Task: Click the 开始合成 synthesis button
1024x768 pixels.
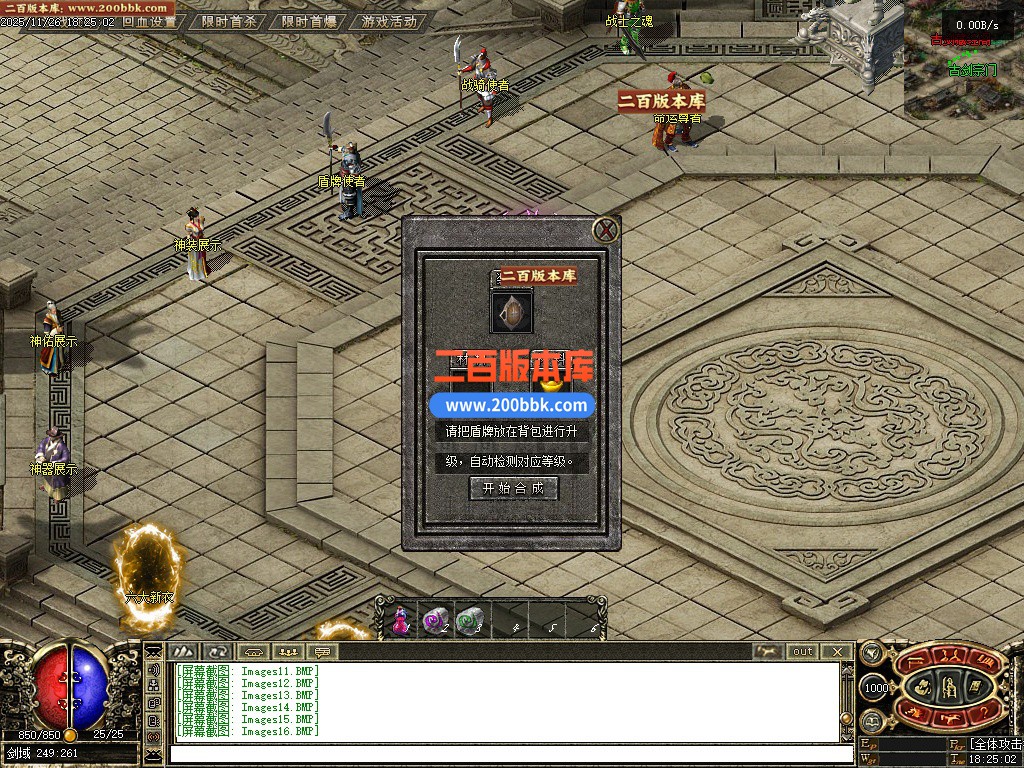Action: 513,488
